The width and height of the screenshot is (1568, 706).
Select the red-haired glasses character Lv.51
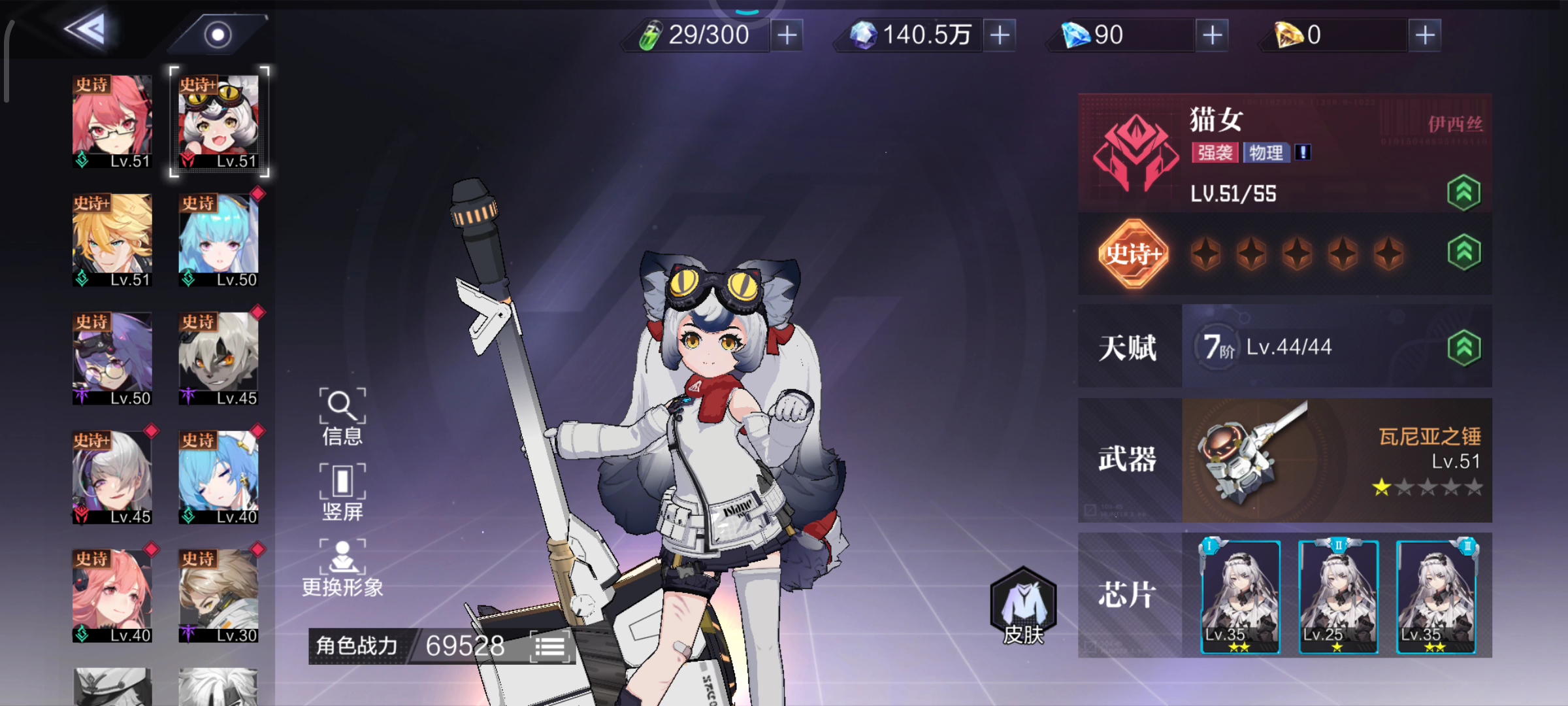(x=112, y=122)
